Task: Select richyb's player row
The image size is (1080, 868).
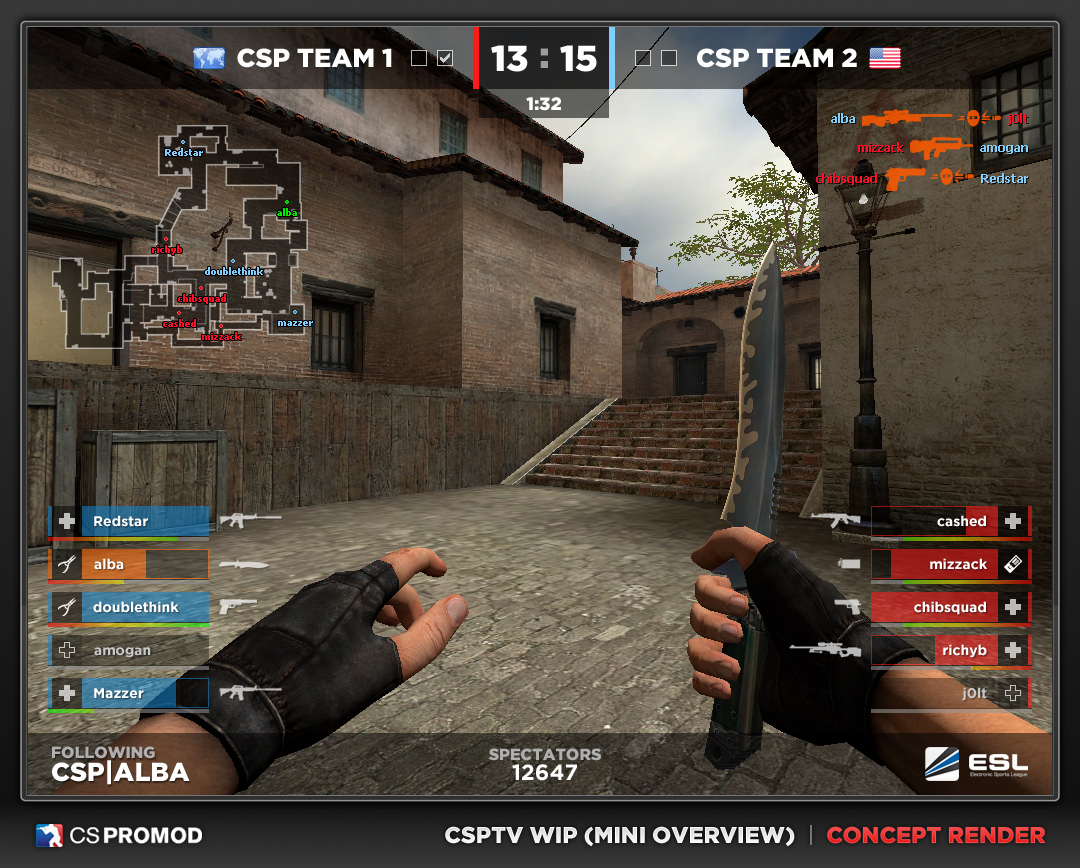Action: tap(950, 650)
